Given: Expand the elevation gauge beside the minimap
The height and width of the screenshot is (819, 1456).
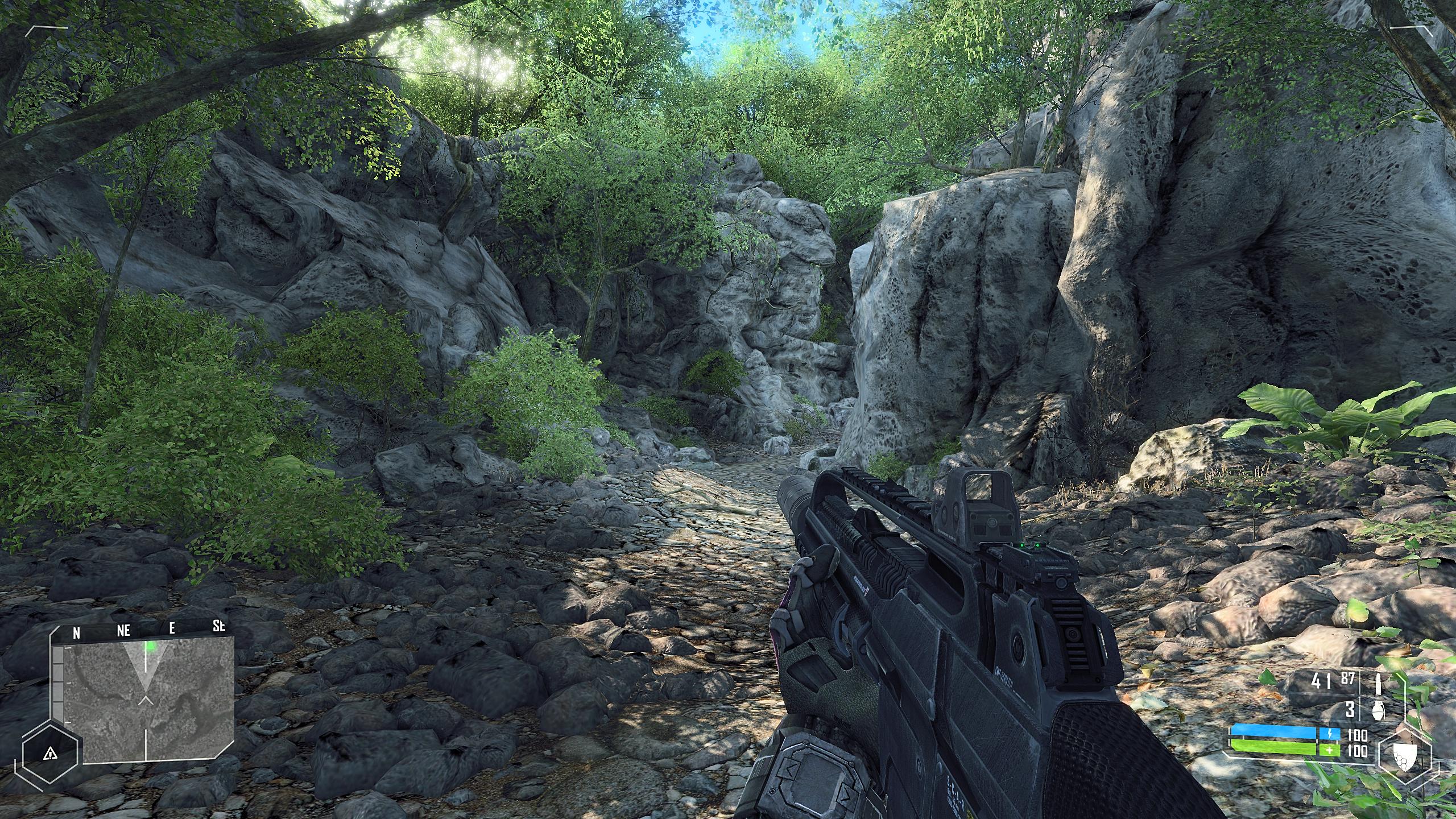Looking at the screenshot, I should (x=58, y=682).
